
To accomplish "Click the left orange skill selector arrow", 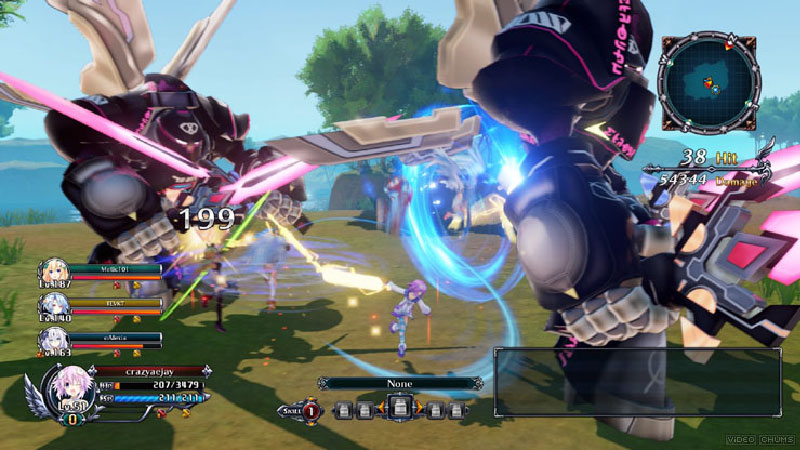I will 380,409.
